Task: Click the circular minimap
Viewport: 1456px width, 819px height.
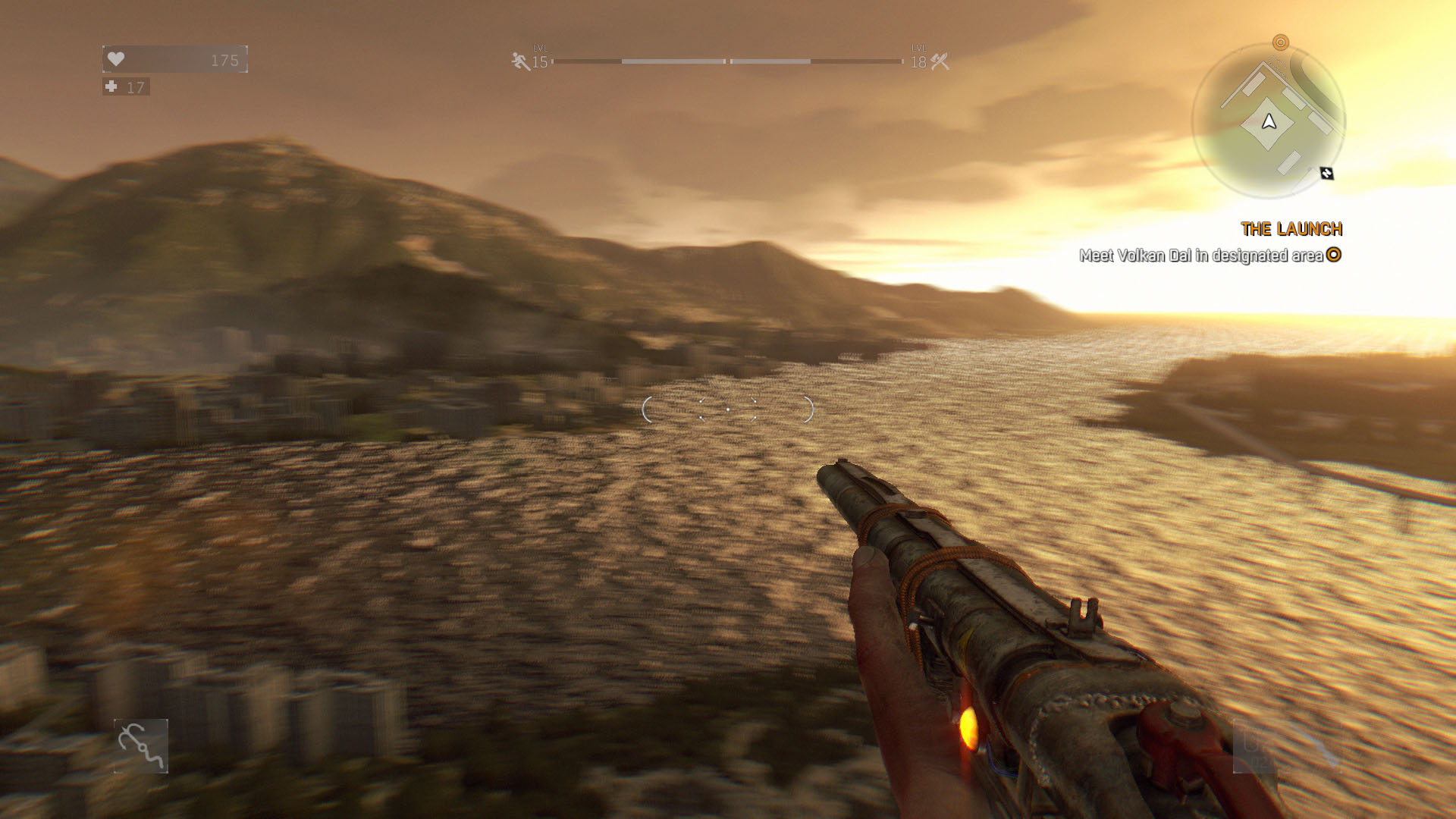Action: (1268, 121)
